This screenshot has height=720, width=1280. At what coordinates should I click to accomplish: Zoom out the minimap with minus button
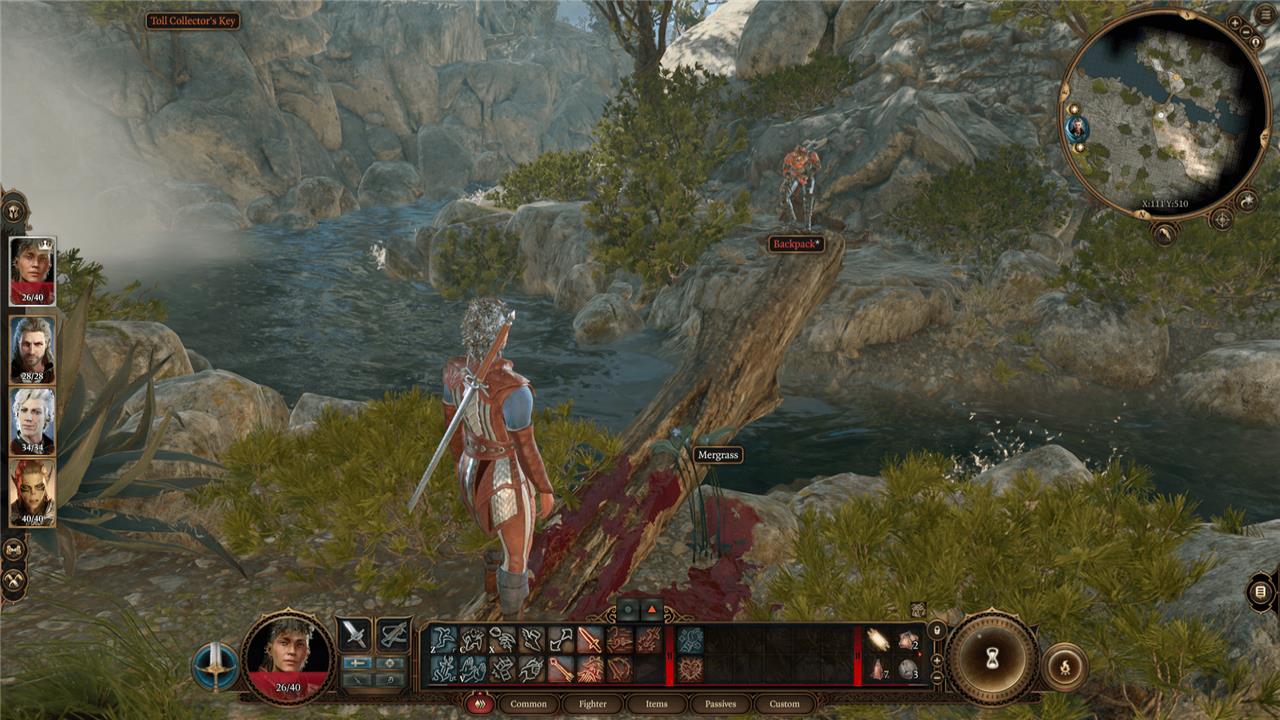pos(1247,32)
